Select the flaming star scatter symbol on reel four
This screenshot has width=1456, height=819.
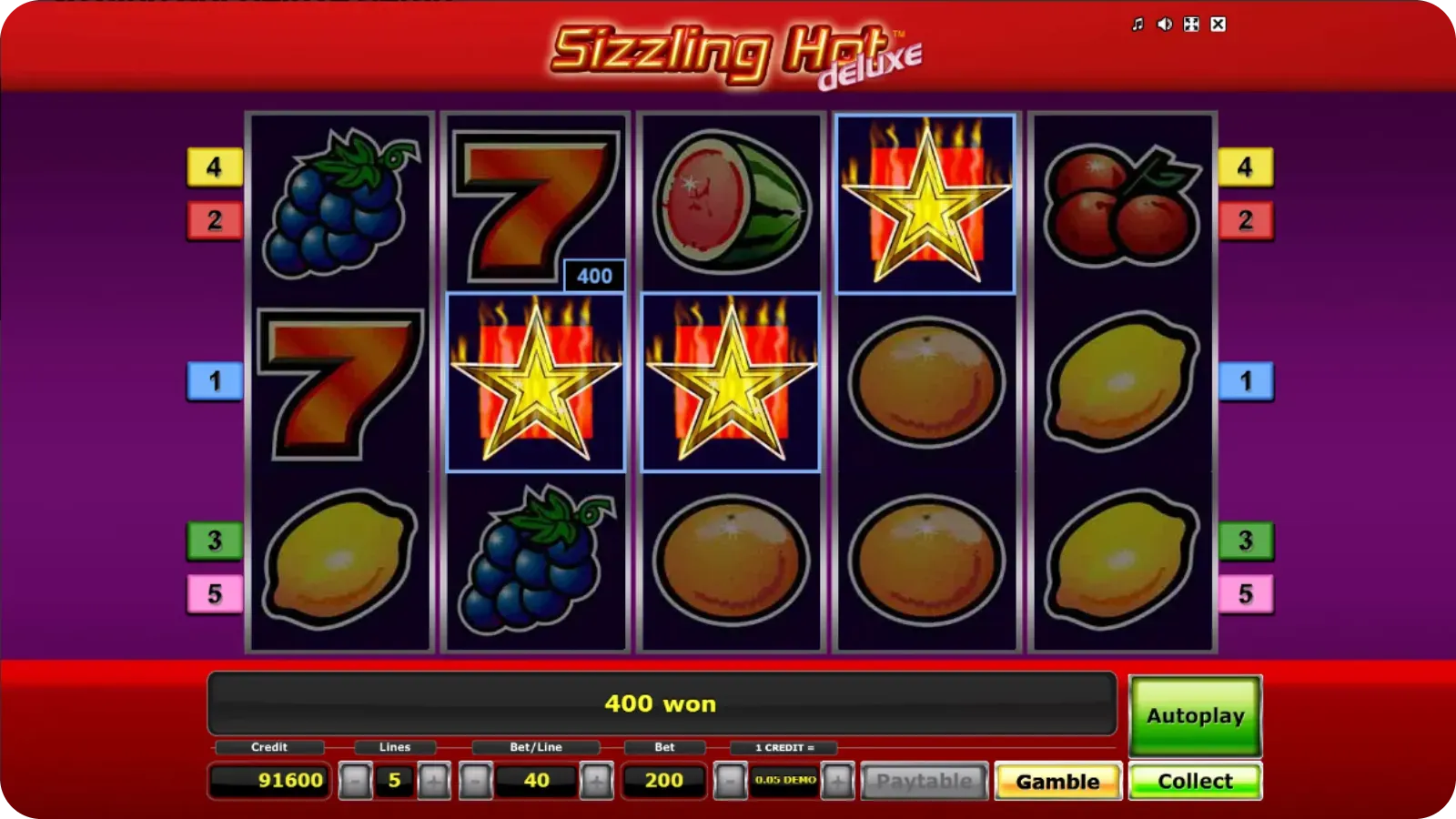point(925,202)
